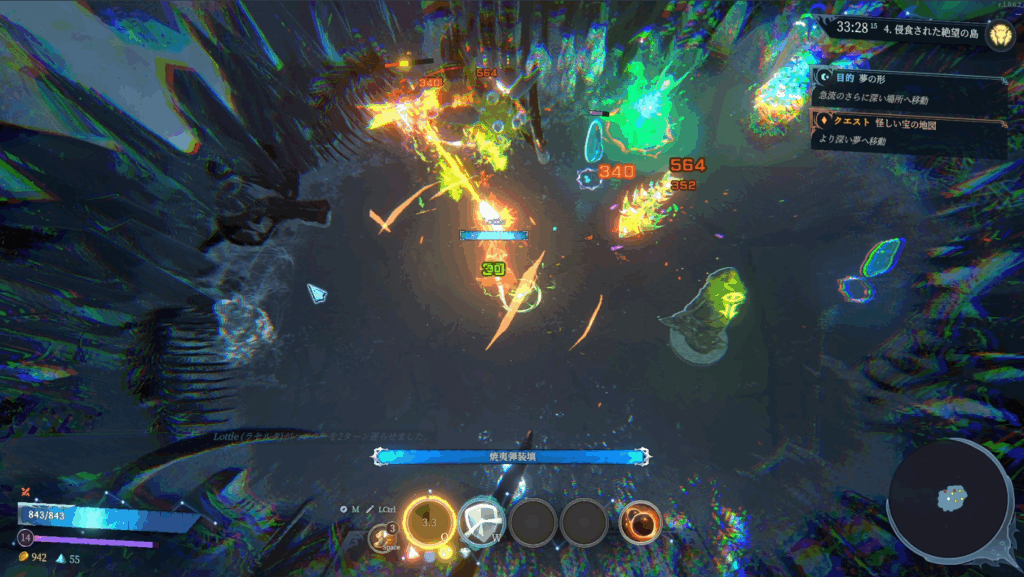The image size is (1024, 577).
Task: Activate the glowing orange Q skill
Action: (430, 521)
